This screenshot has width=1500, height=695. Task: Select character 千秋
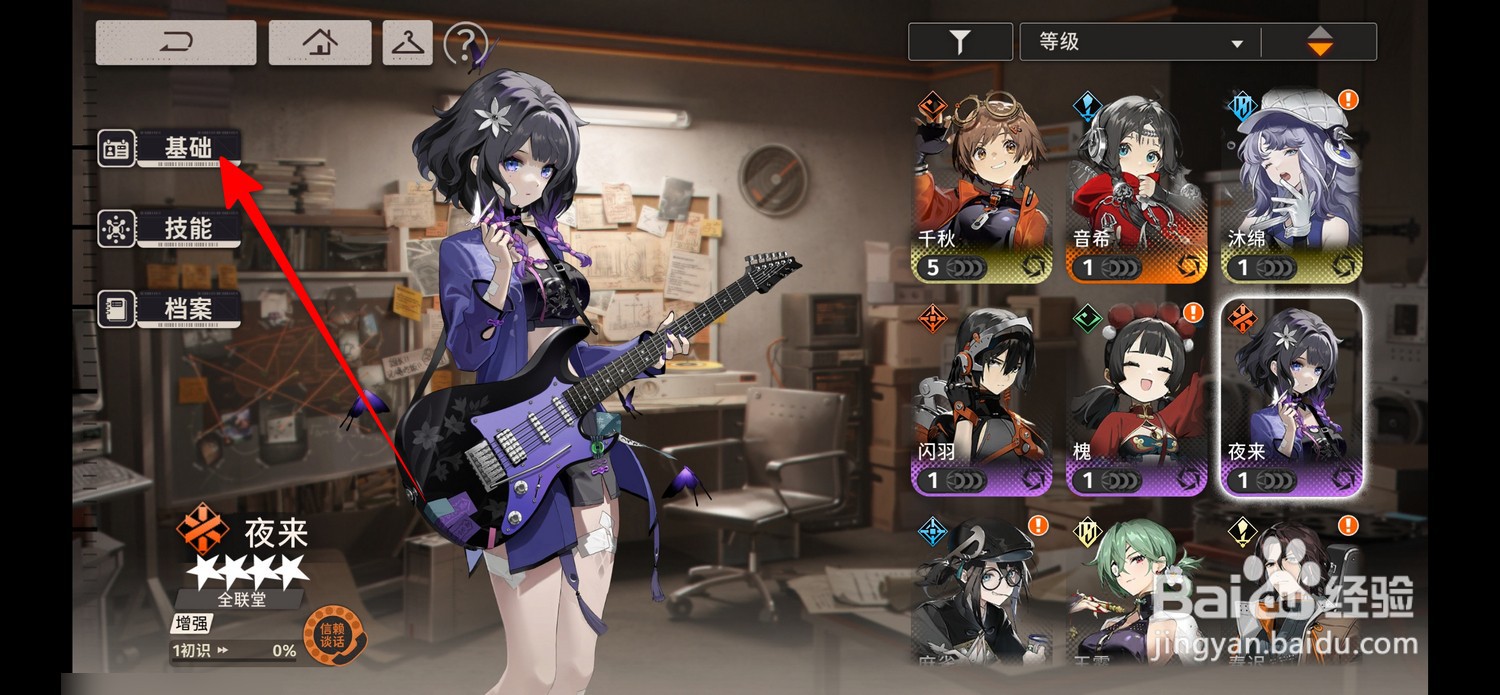982,186
